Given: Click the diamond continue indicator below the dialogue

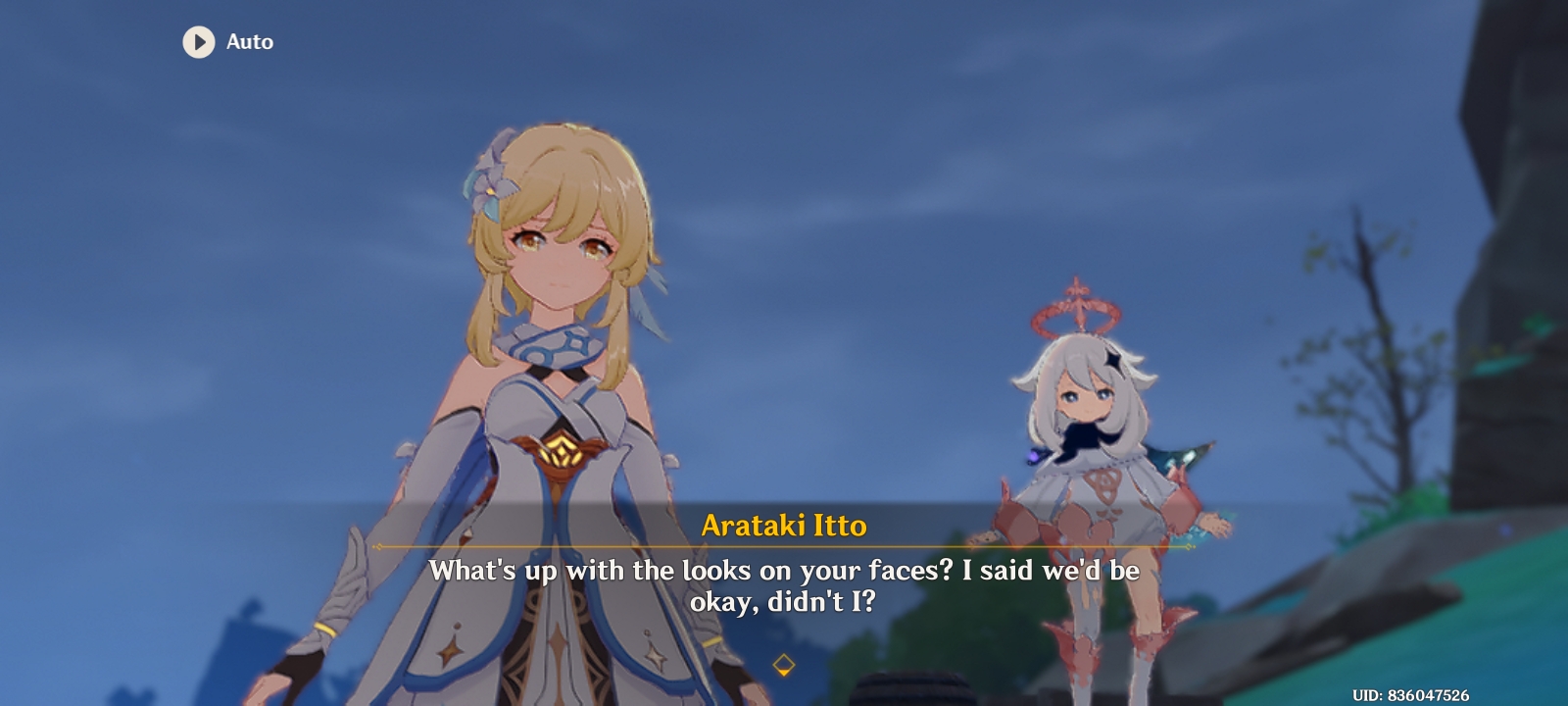Looking at the screenshot, I should tap(784, 663).
